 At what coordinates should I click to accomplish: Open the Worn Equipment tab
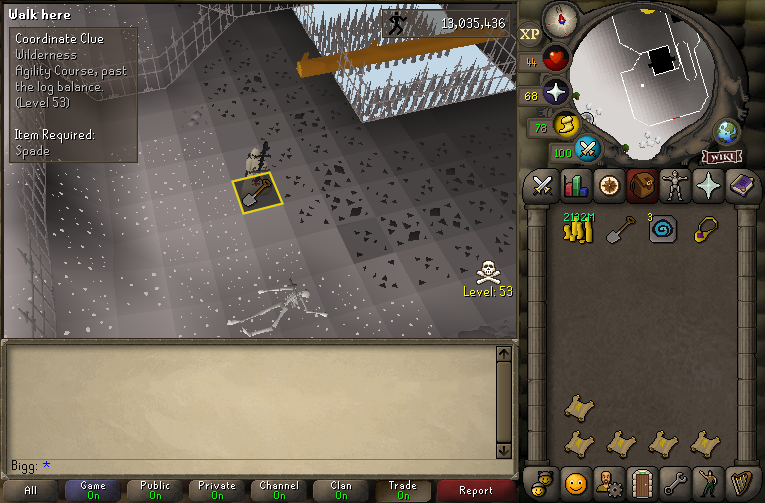click(676, 186)
